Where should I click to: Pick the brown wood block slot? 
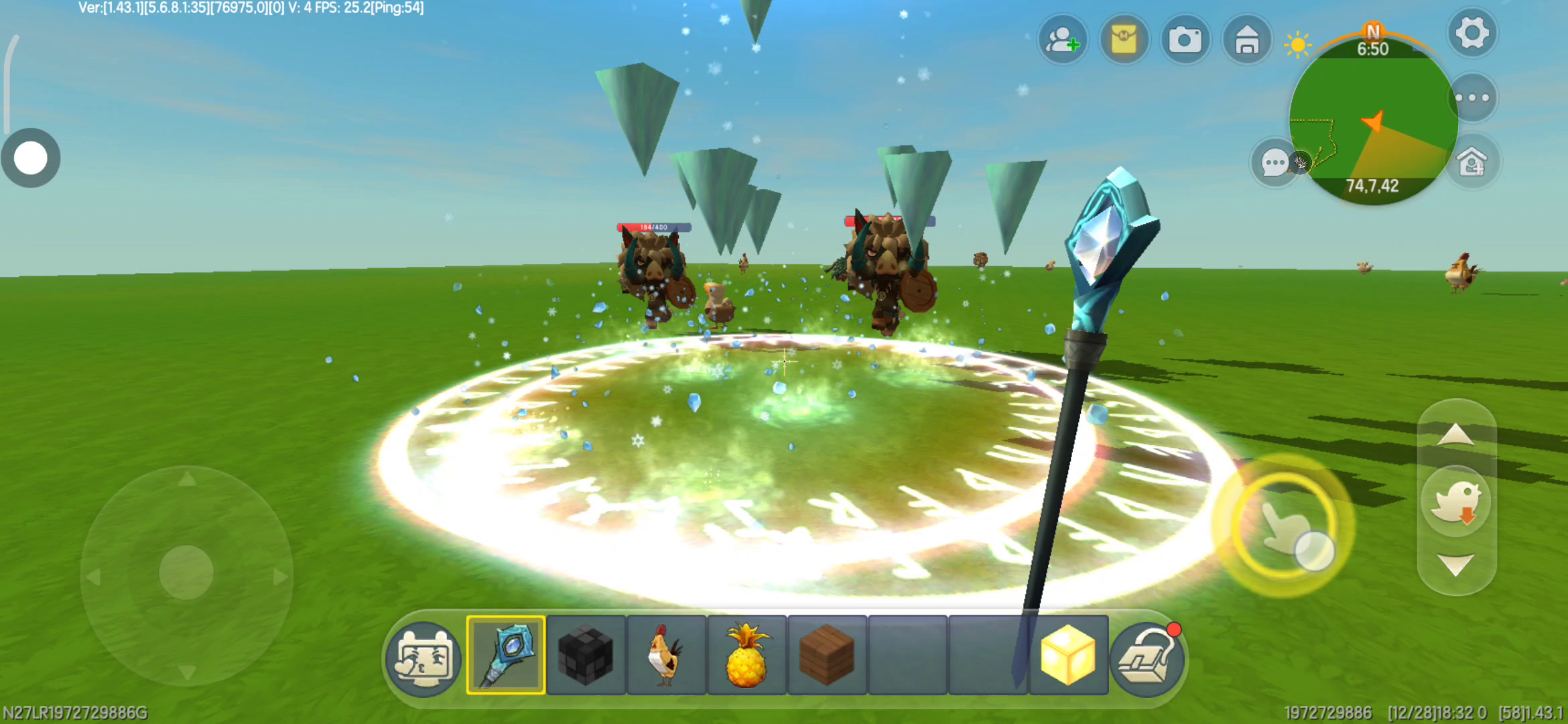point(827,655)
